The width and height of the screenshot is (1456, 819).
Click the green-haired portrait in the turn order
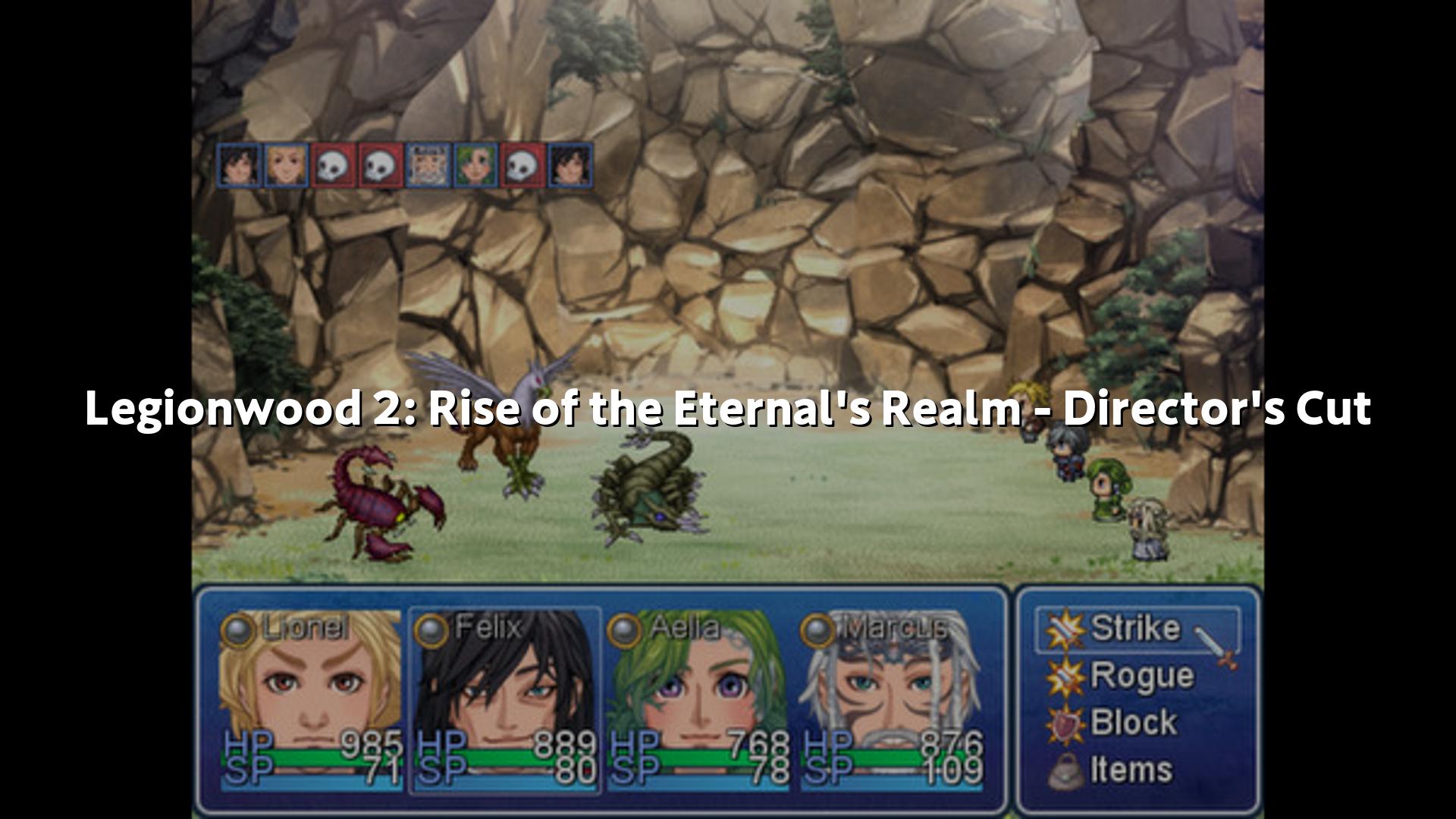[475, 165]
